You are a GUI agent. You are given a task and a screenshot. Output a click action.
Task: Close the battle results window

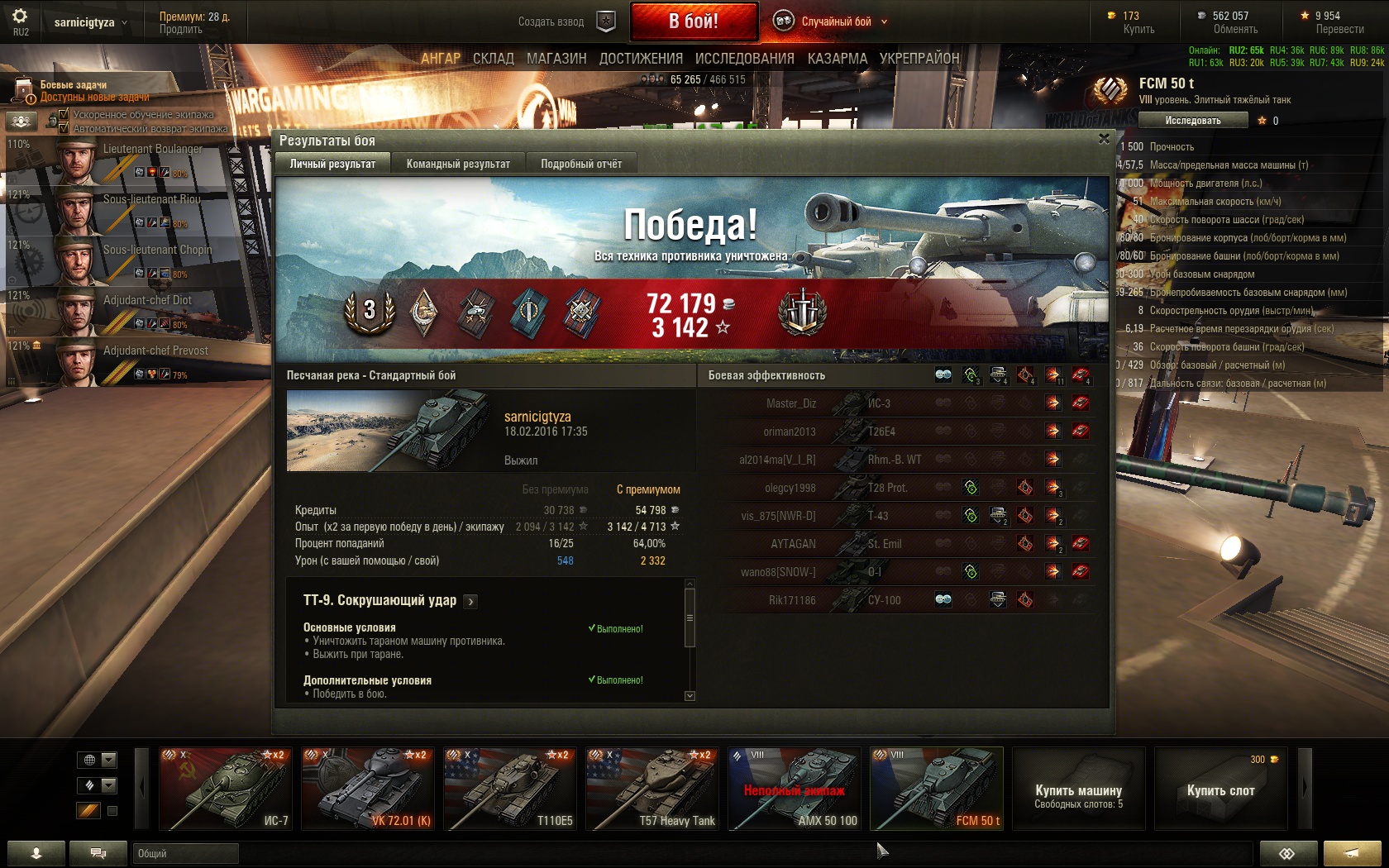[1104, 139]
